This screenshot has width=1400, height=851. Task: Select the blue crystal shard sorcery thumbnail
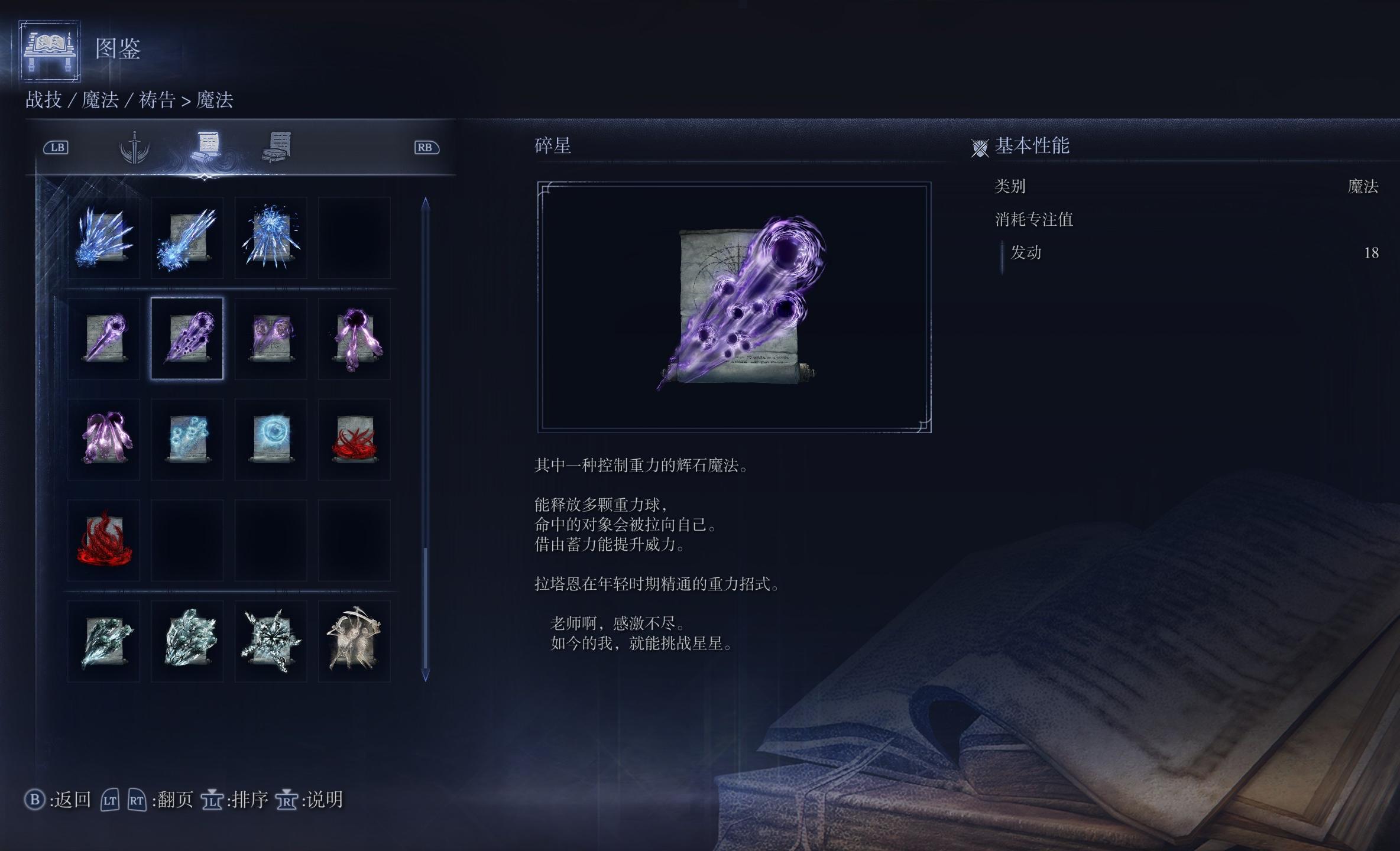coord(103,238)
